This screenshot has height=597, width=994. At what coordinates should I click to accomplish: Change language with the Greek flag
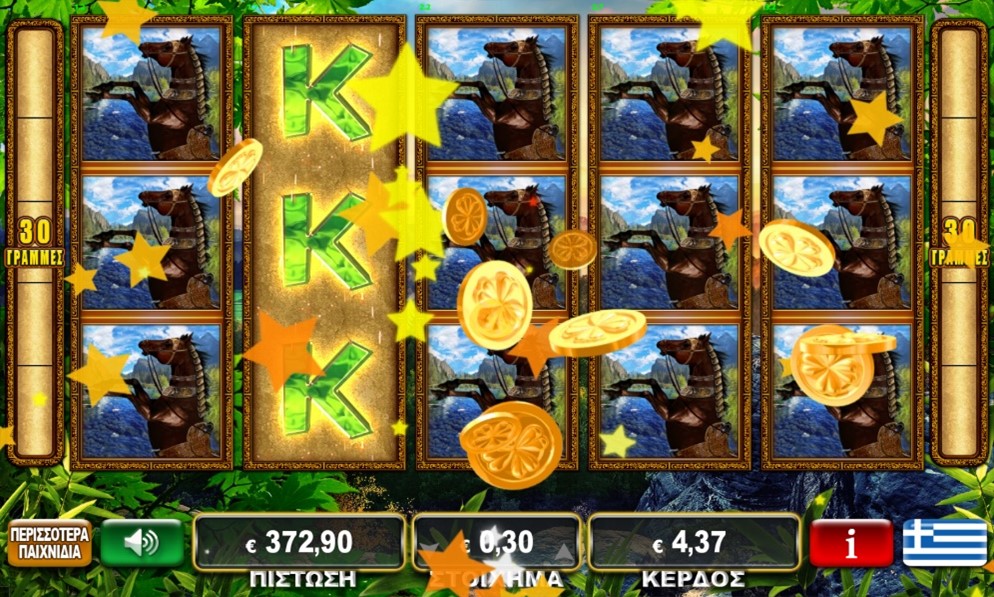point(944,542)
